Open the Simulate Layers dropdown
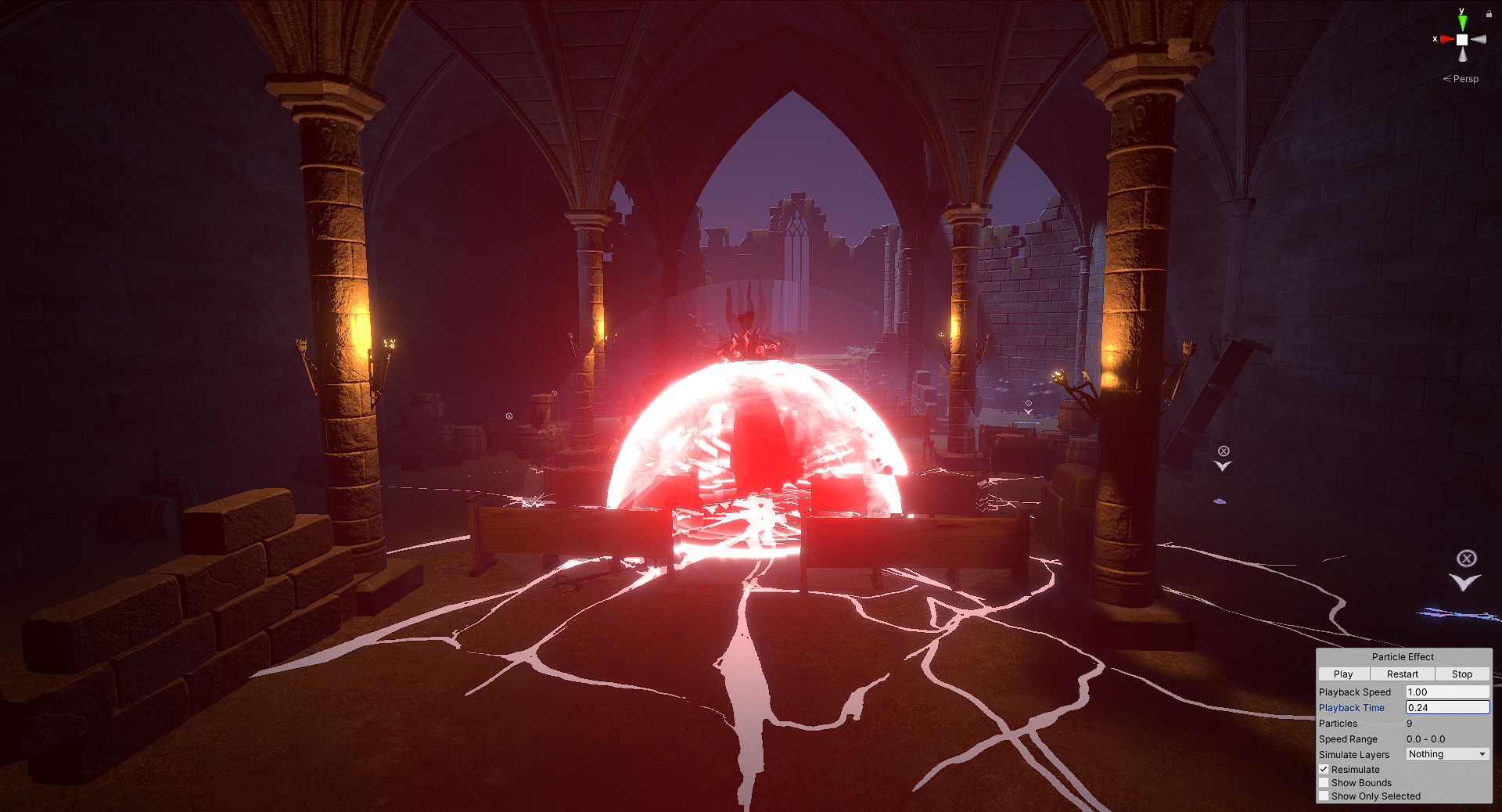The height and width of the screenshot is (812, 1502). click(1446, 754)
